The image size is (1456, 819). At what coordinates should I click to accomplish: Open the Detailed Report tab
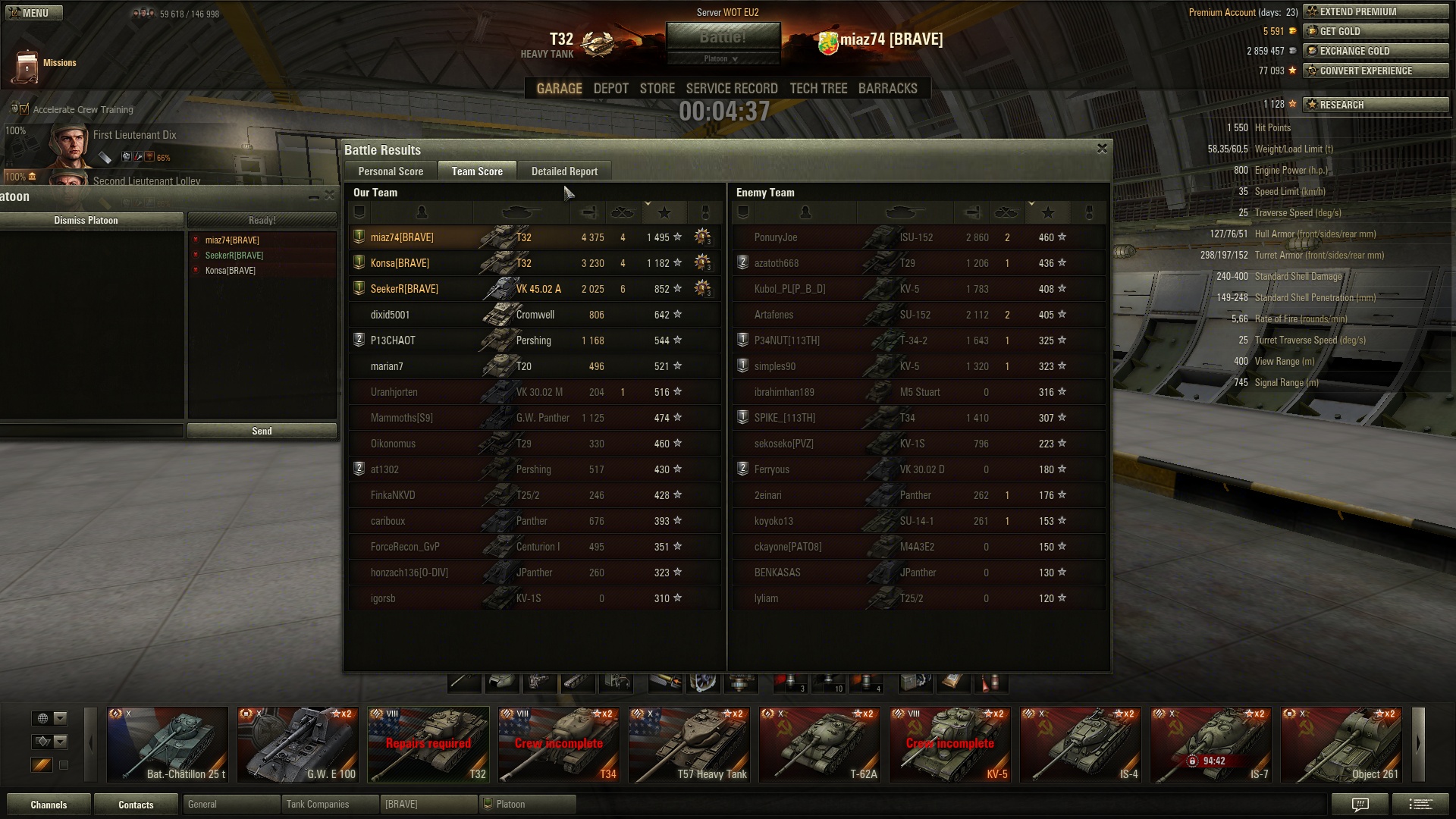point(564,171)
